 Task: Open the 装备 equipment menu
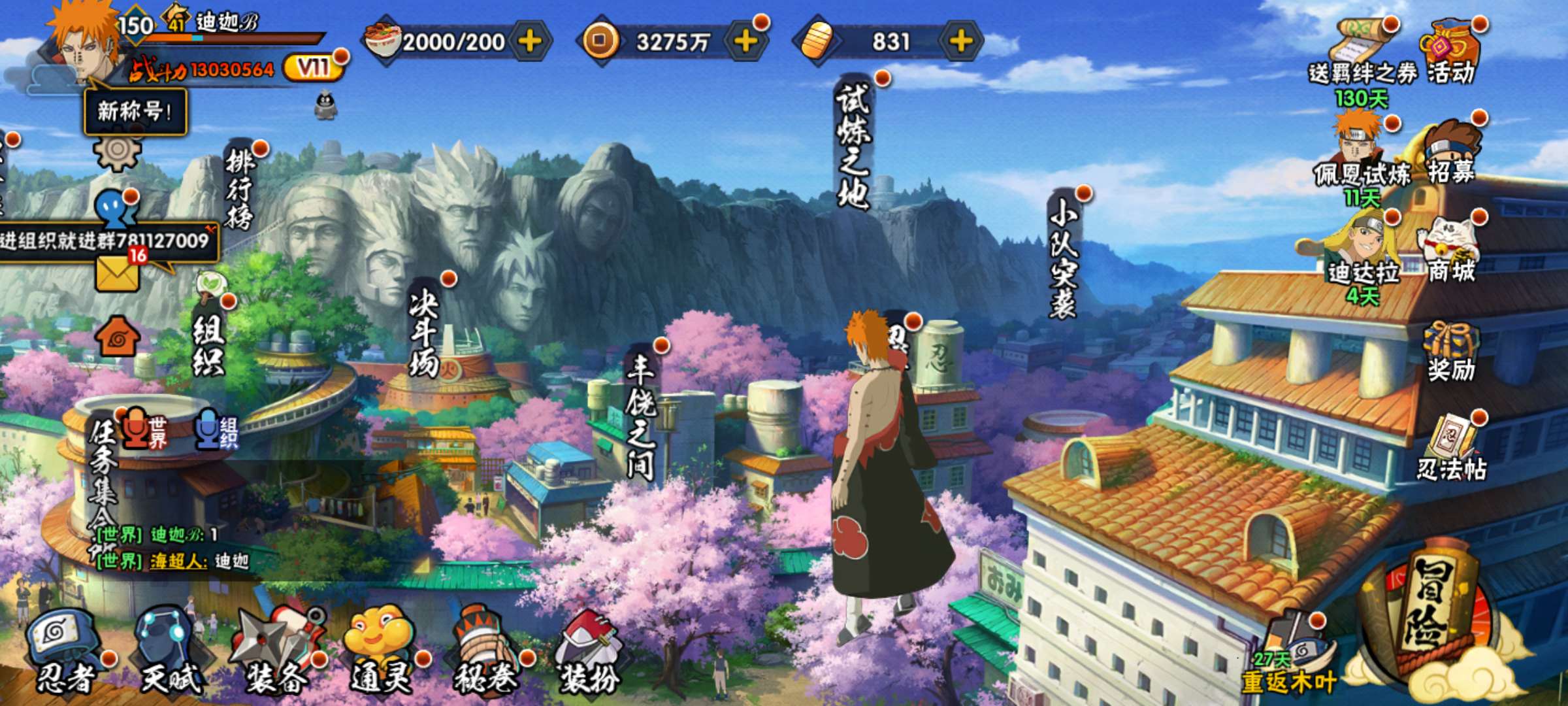[278, 650]
